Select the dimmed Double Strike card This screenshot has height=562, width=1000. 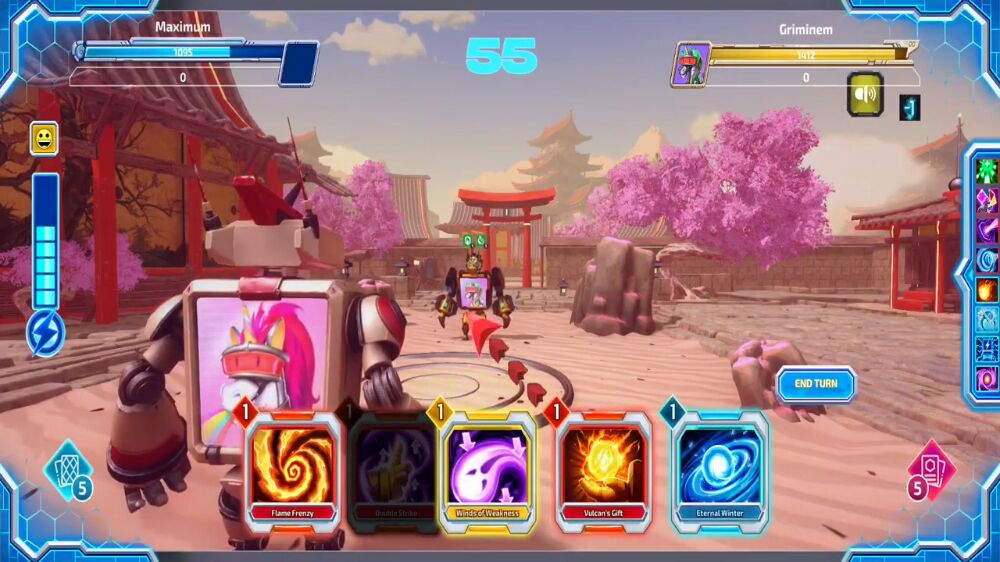[394, 472]
